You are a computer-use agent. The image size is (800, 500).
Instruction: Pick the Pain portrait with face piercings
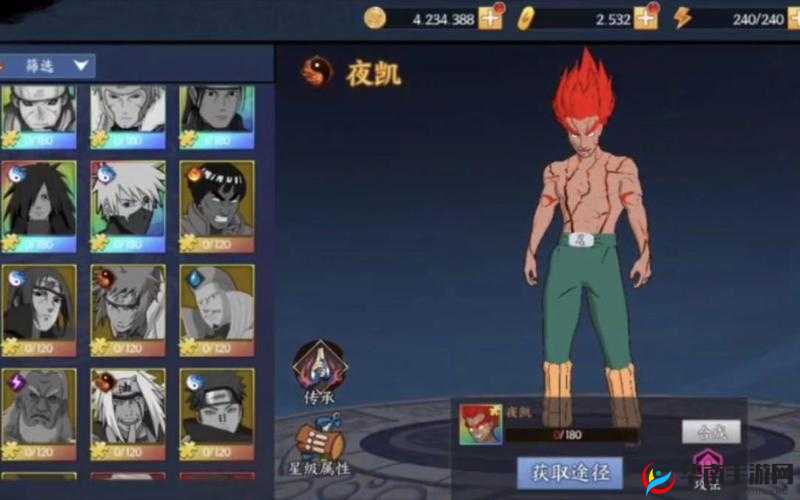(x=217, y=410)
